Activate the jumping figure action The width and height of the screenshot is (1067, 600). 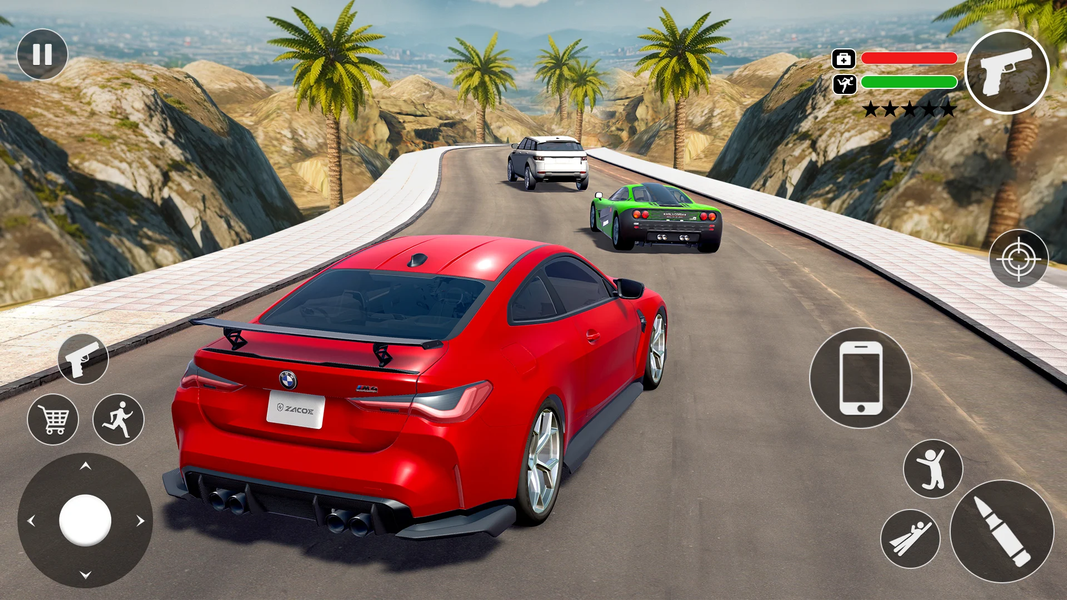point(932,469)
